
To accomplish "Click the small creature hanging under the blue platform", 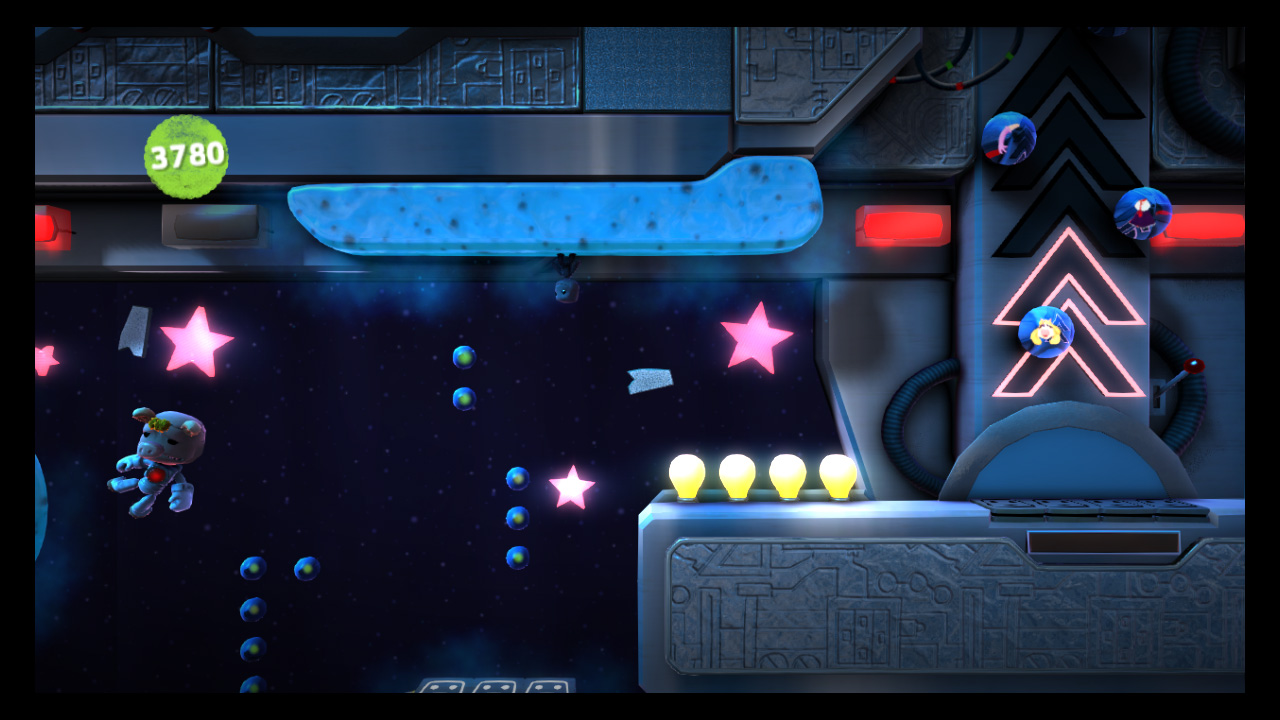I will (565, 290).
